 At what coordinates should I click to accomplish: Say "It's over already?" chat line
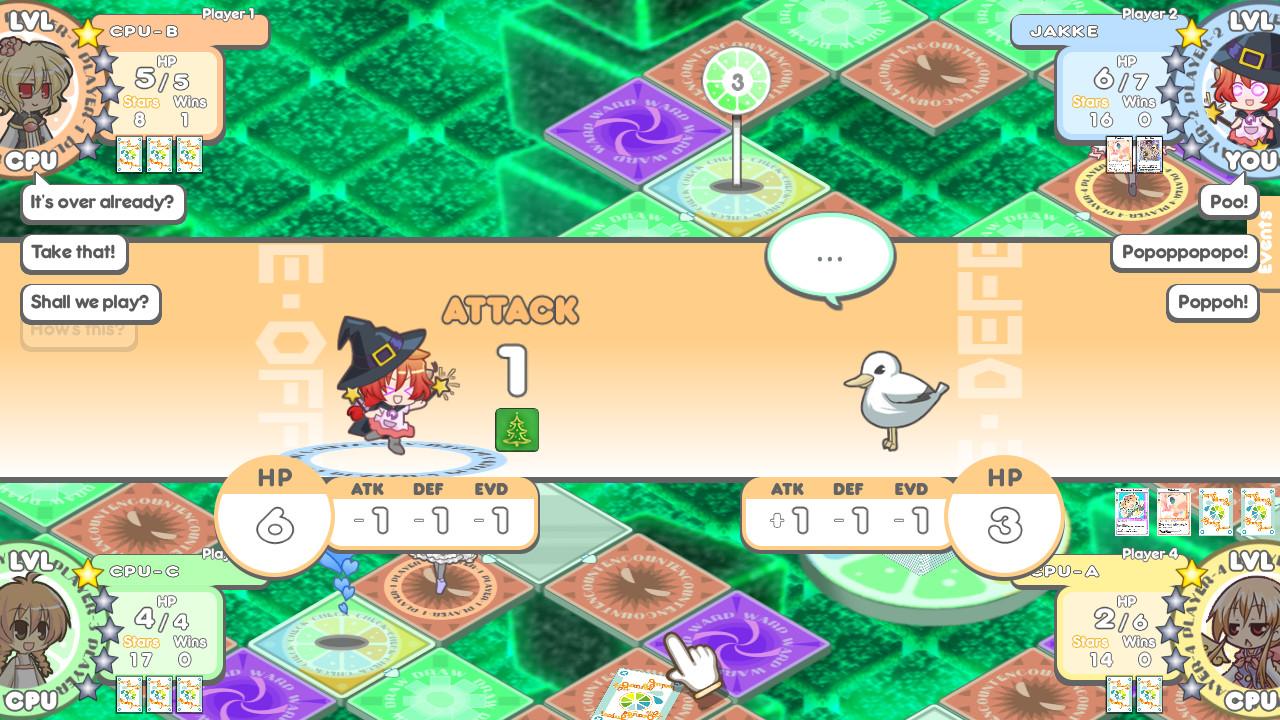(102, 202)
